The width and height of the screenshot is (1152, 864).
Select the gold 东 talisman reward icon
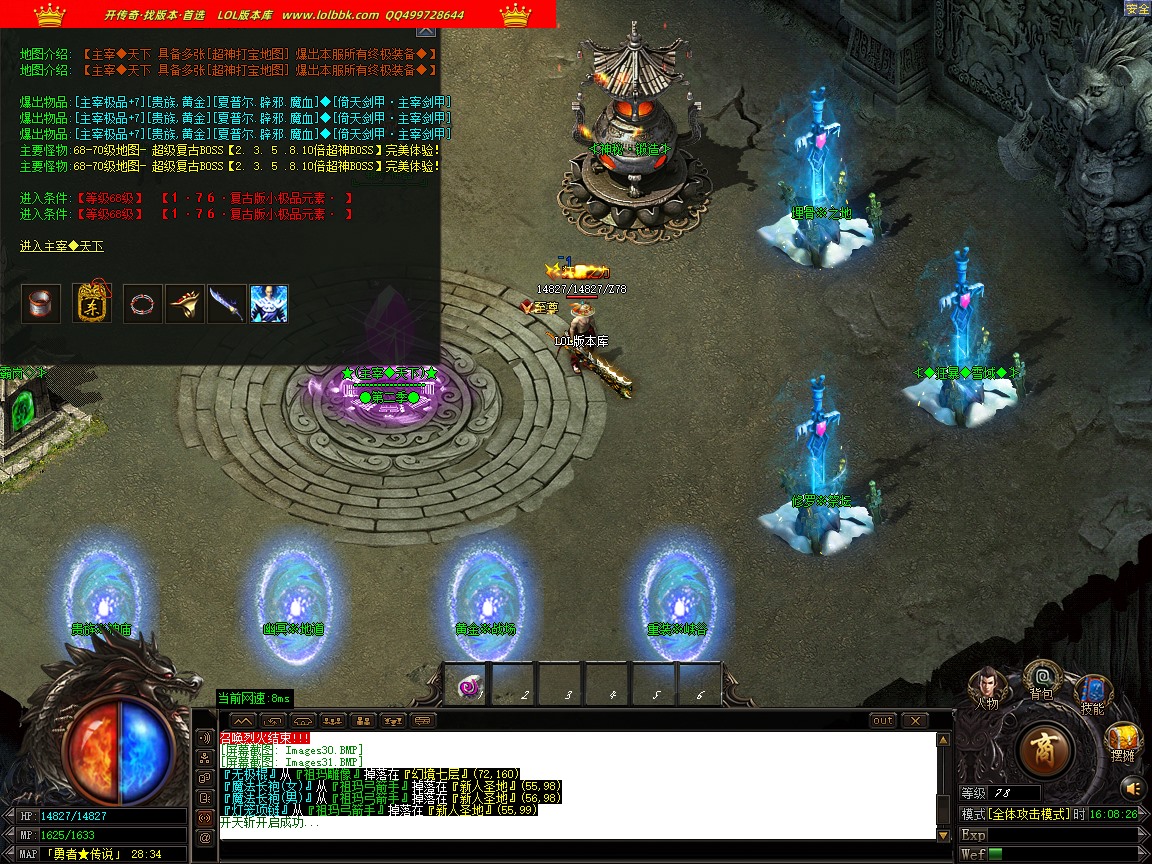[92, 303]
